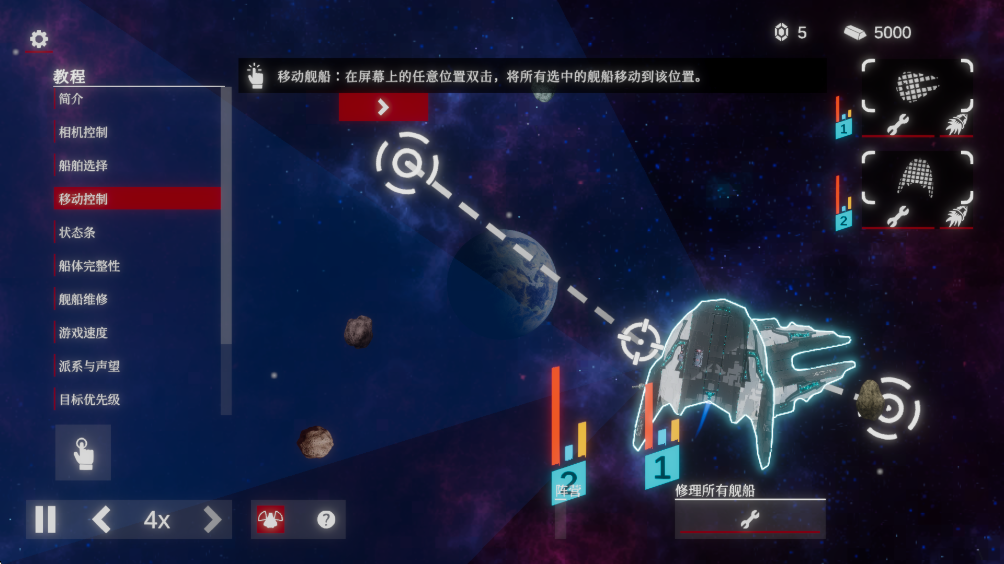Increase game speed with right arrow
Screen dimensions: 1004x564
212,519
